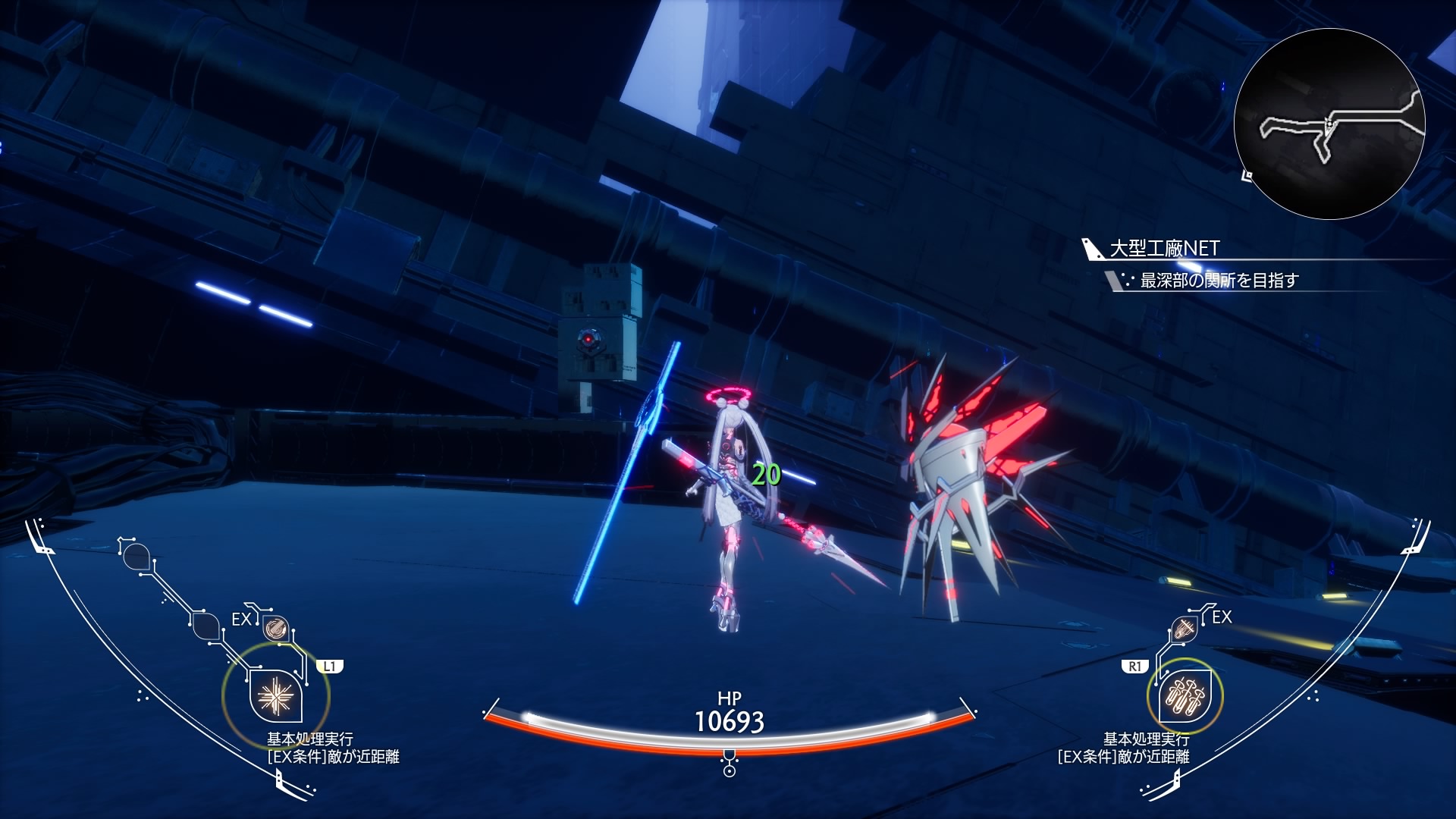Use the slashing claw EX skill icon
The height and width of the screenshot is (819, 1456).
(1183, 629)
